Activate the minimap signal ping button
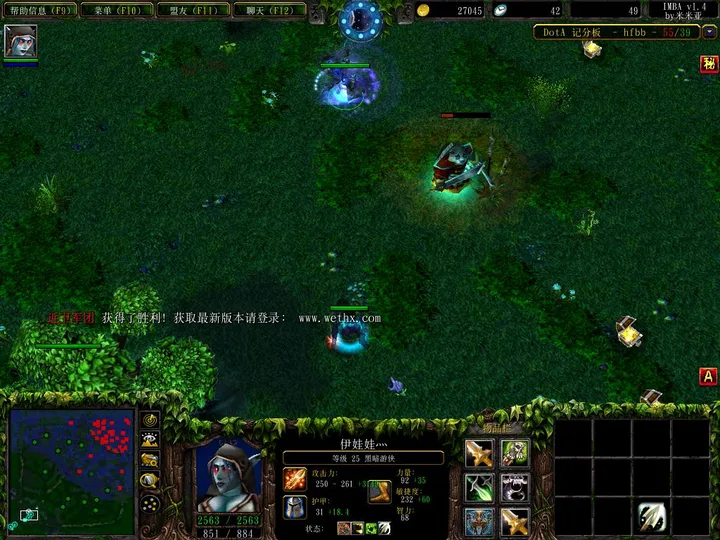 click(x=150, y=419)
